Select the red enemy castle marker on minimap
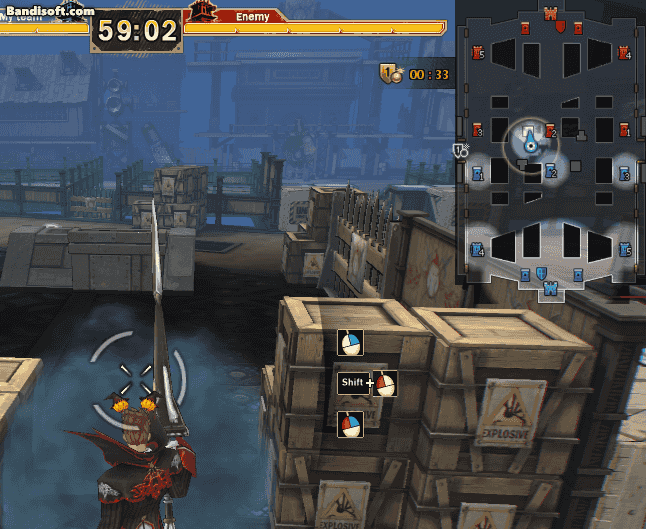 point(551,14)
